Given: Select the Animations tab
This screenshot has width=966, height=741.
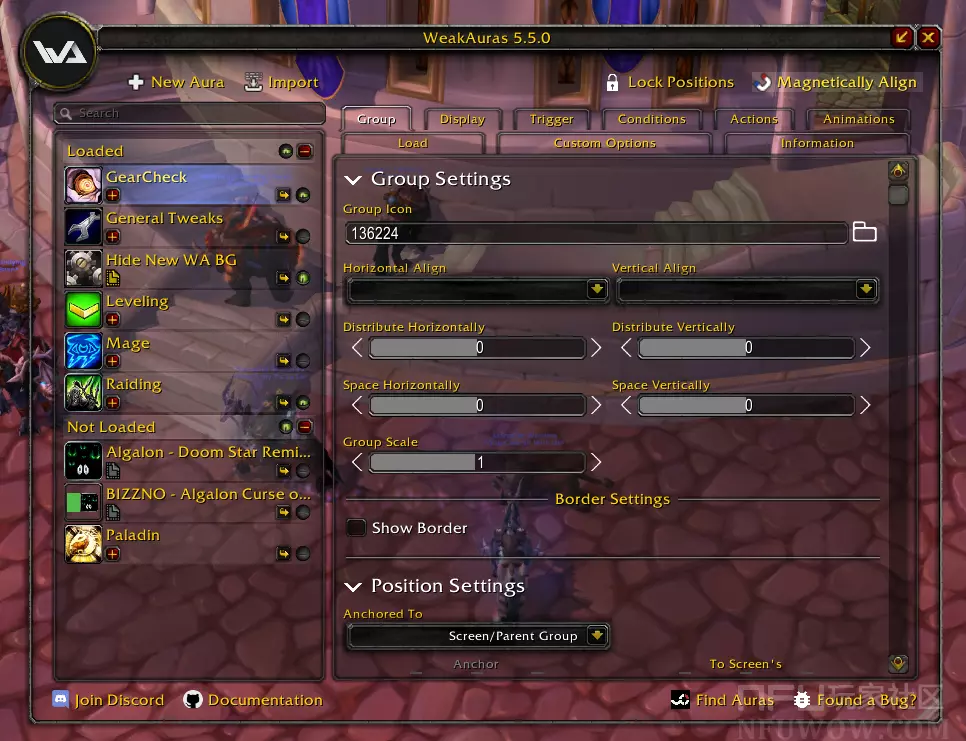Looking at the screenshot, I should pyautogui.click(x=858, y=119).
